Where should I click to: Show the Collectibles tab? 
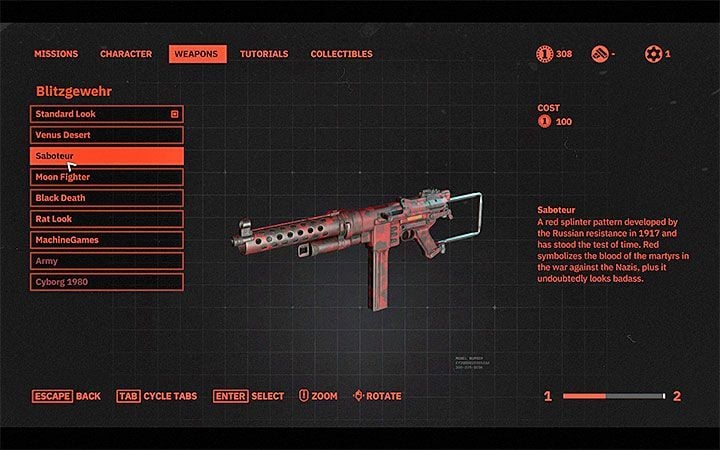[x=341, y=54]
